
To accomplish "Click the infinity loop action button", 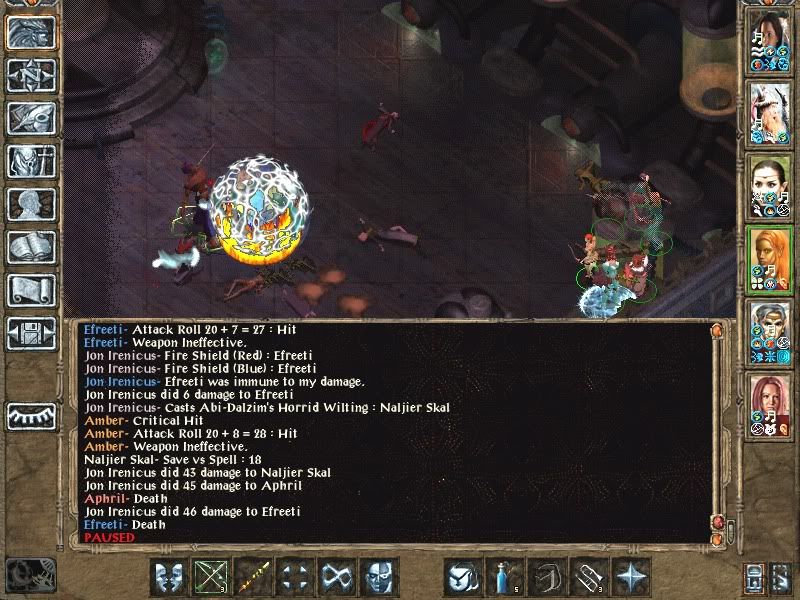I will click(336, 577).
